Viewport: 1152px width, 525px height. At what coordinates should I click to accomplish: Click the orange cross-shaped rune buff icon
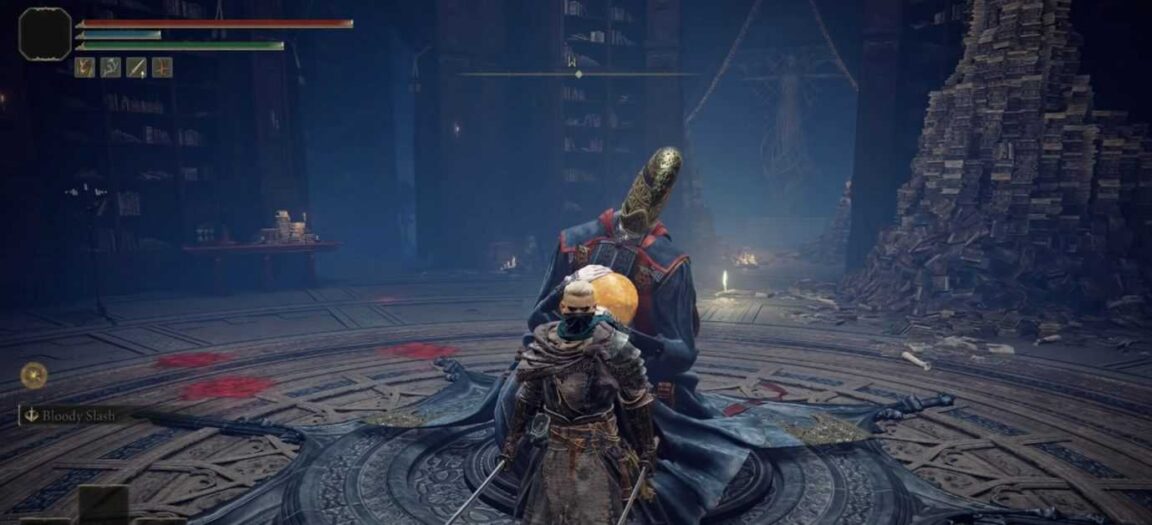(x=162, y=67)
